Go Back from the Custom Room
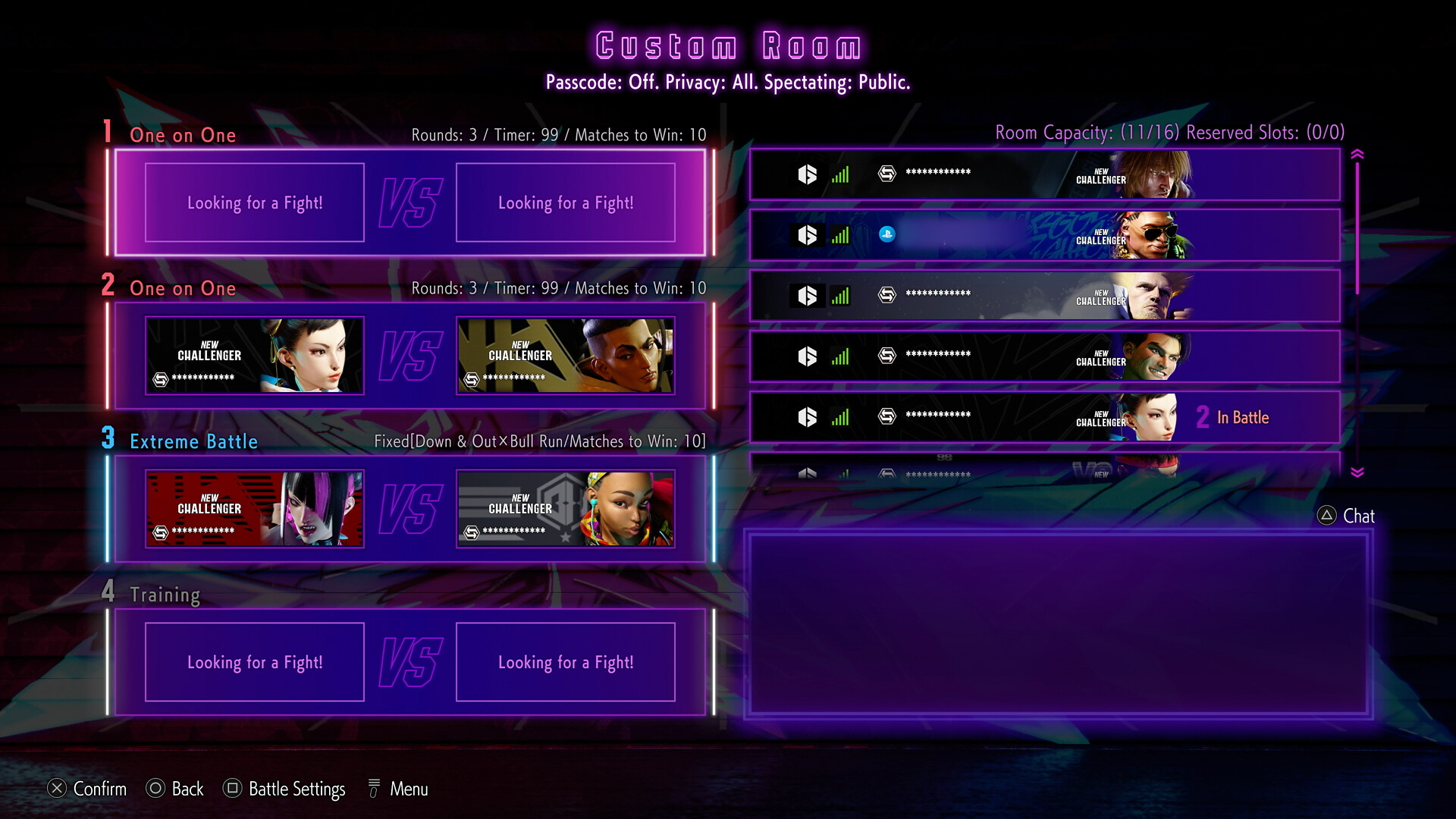 (x=175, y=789)
